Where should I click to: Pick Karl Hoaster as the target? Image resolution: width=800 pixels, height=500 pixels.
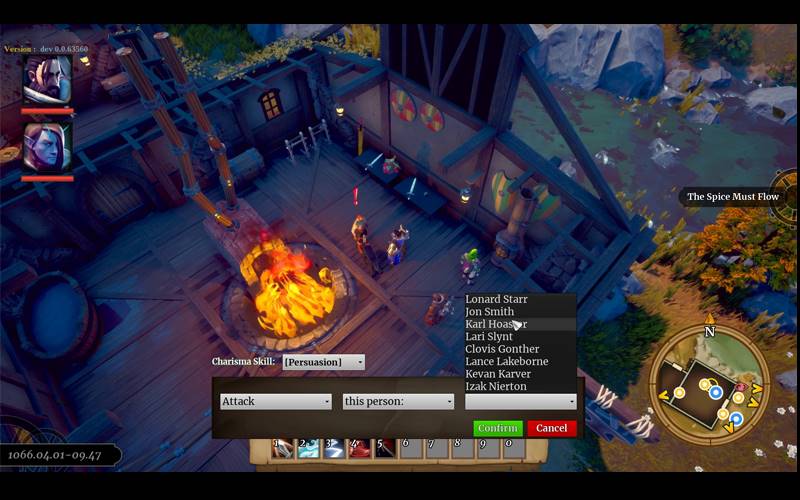(496, 325)
